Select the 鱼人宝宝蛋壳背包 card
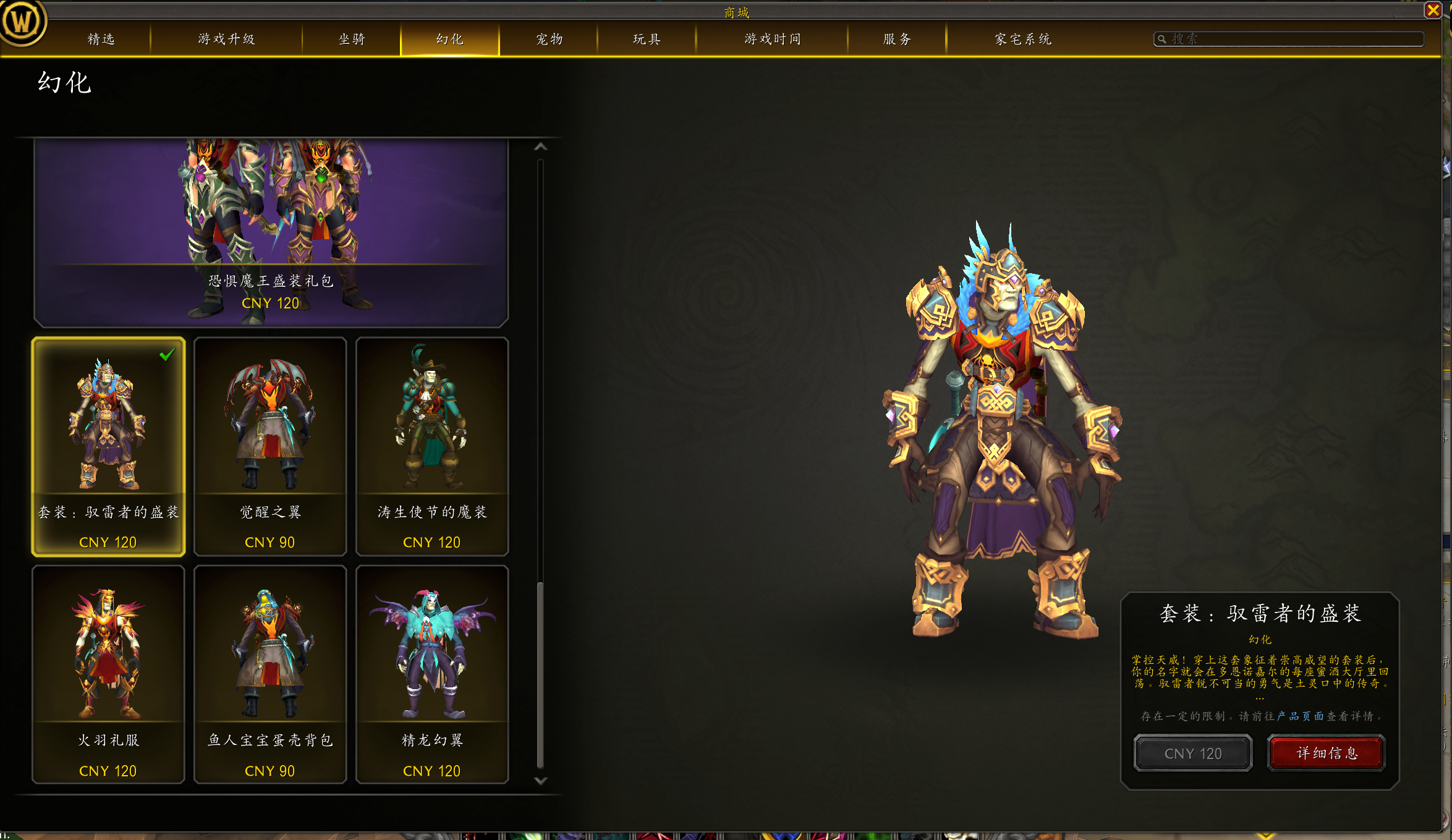 tap(270, 674)
